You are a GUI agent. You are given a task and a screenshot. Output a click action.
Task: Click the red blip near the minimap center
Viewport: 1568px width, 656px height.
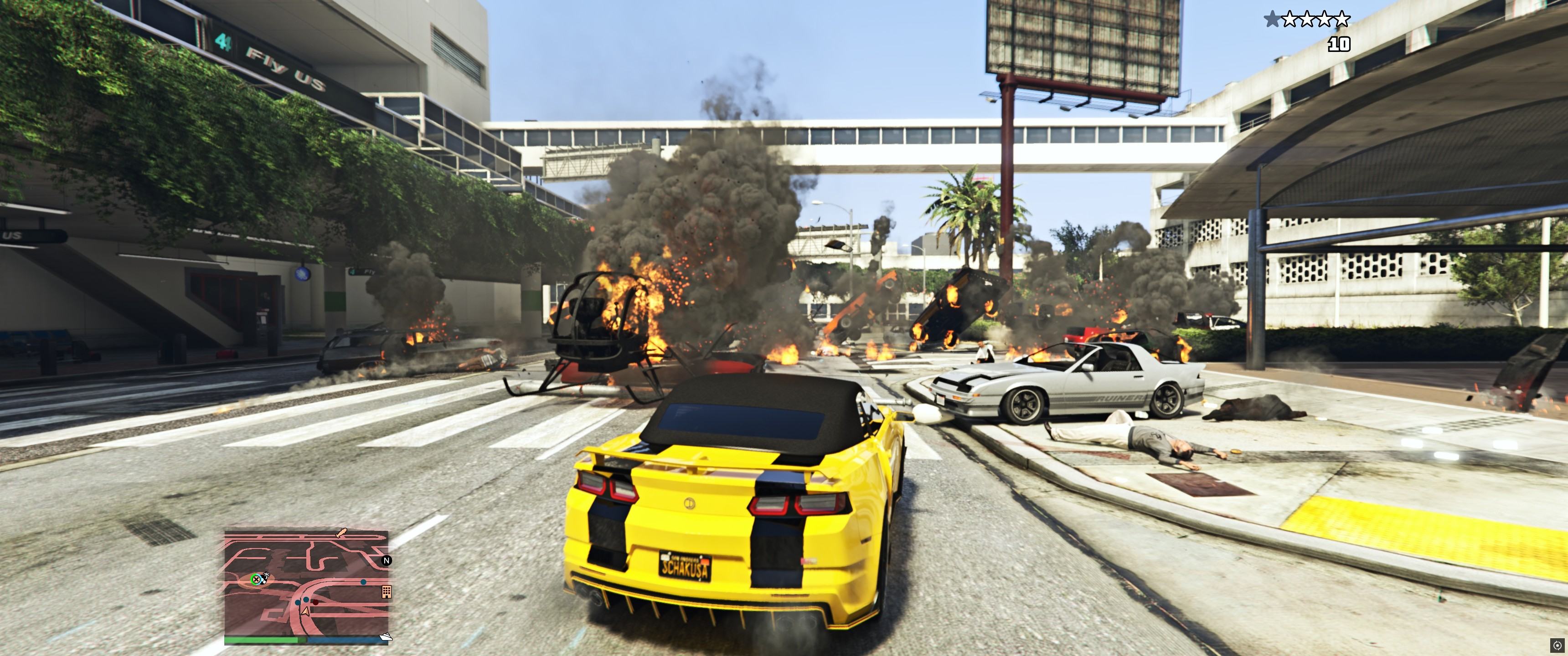(x=315, y=603)
